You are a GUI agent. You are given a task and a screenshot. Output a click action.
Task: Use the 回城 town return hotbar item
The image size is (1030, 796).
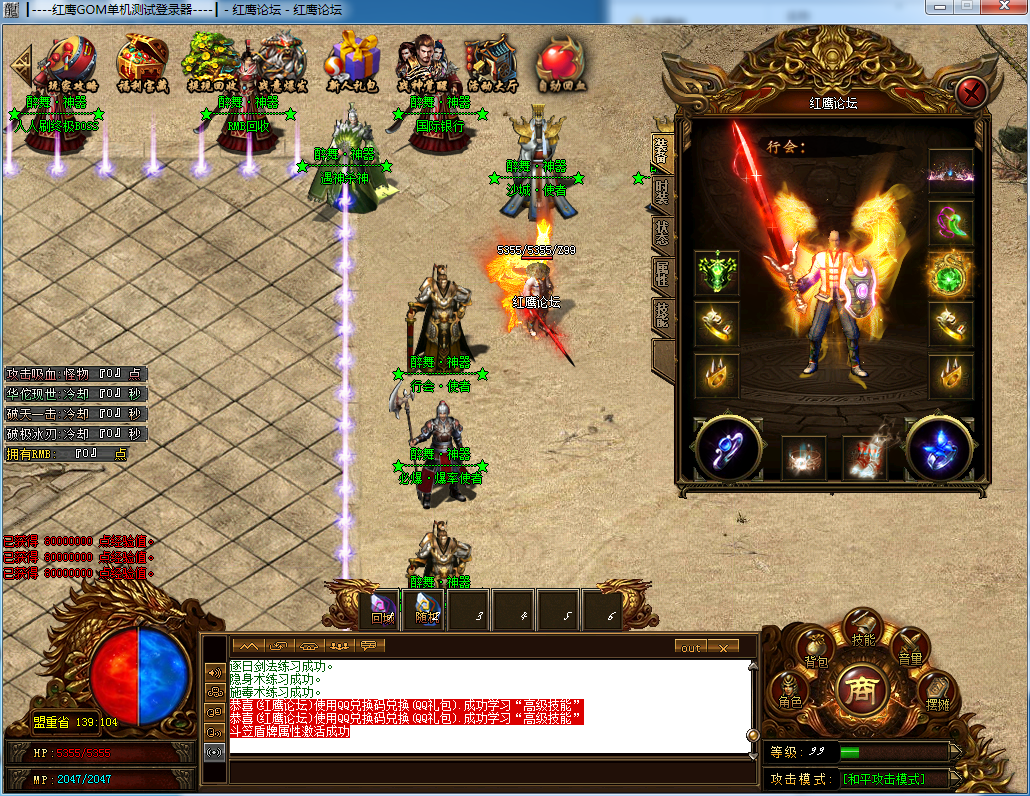click(381, 609)
